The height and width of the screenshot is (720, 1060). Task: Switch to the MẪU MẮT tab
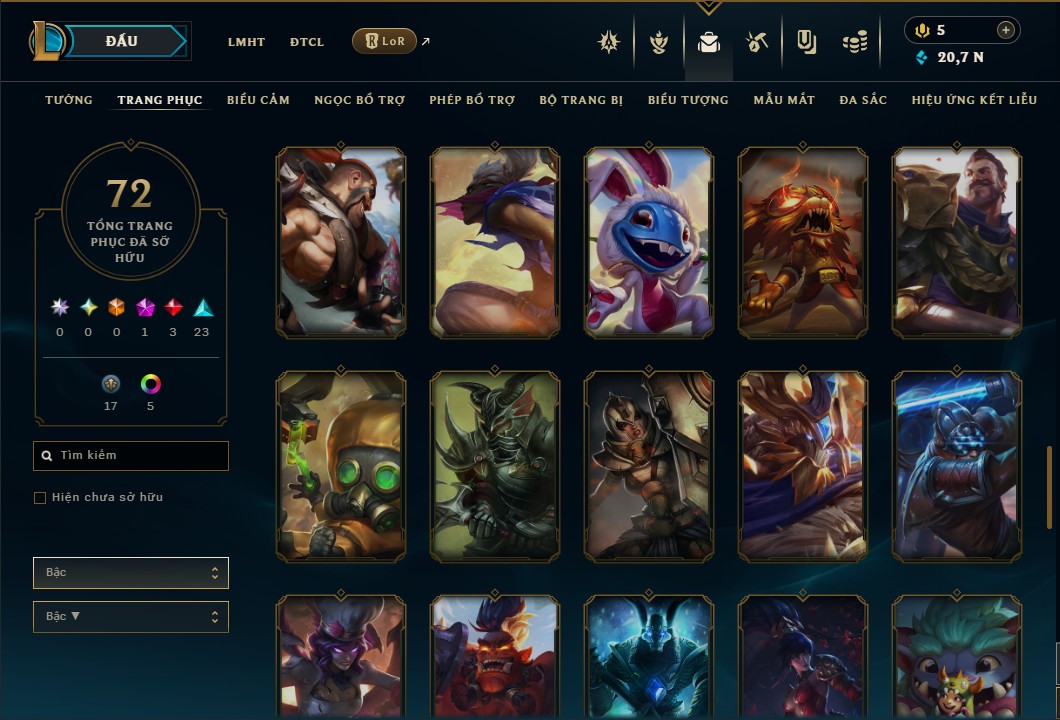pyautogui.click(x=784, y=100)
